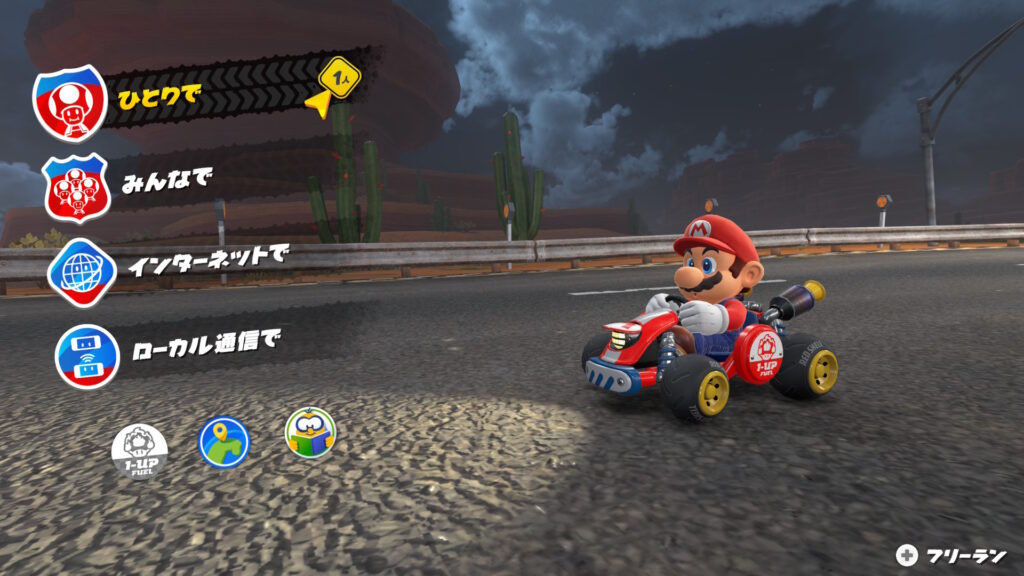Select the ひとりで single player mode

[x=160, y=98]
